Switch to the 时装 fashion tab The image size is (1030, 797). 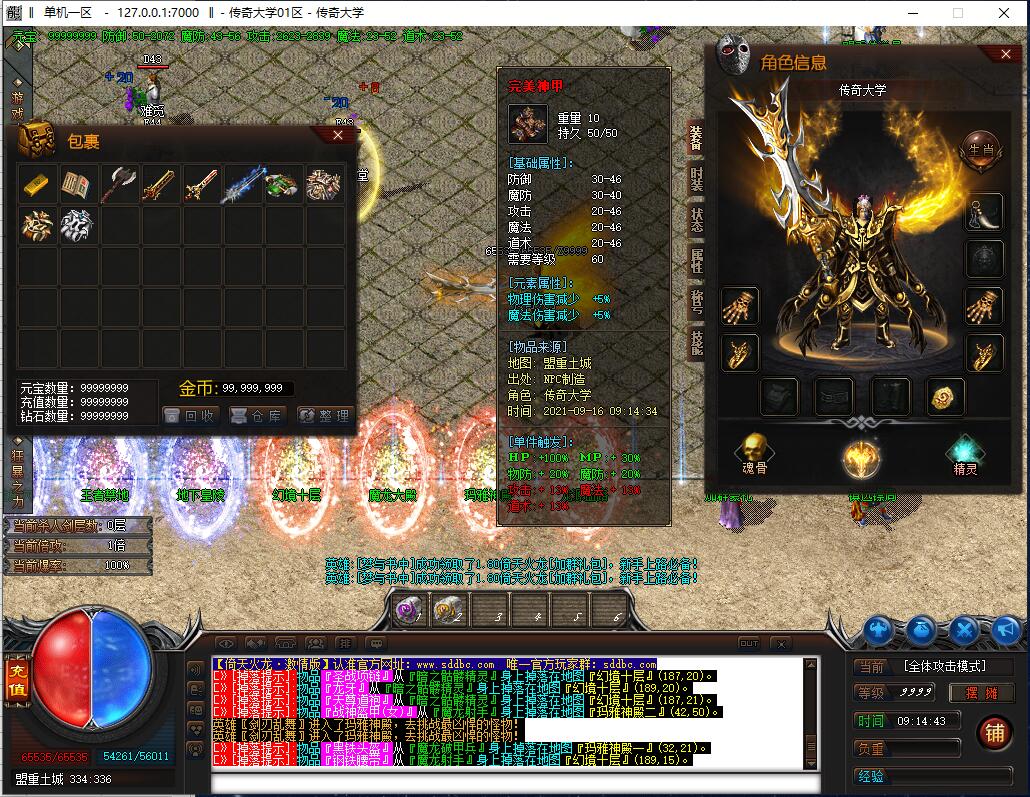click(696, 179)
